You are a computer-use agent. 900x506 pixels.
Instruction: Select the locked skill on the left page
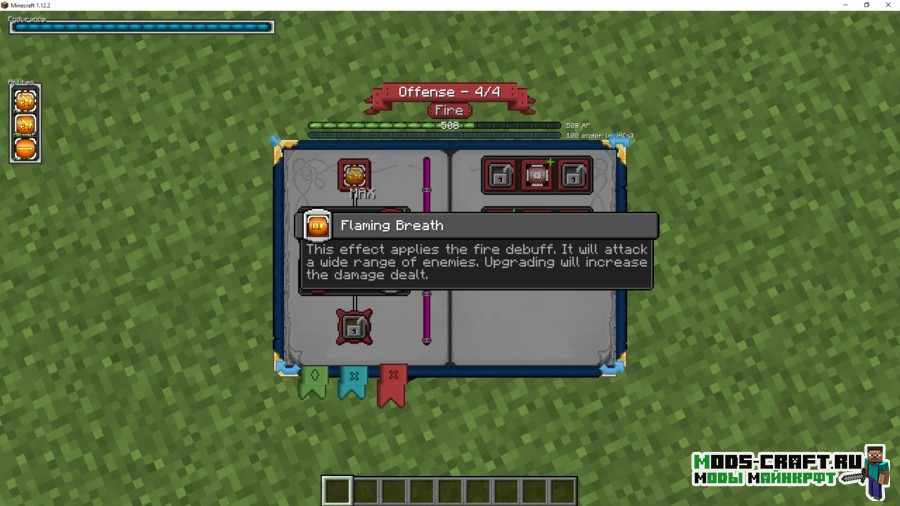click(354, 326)
